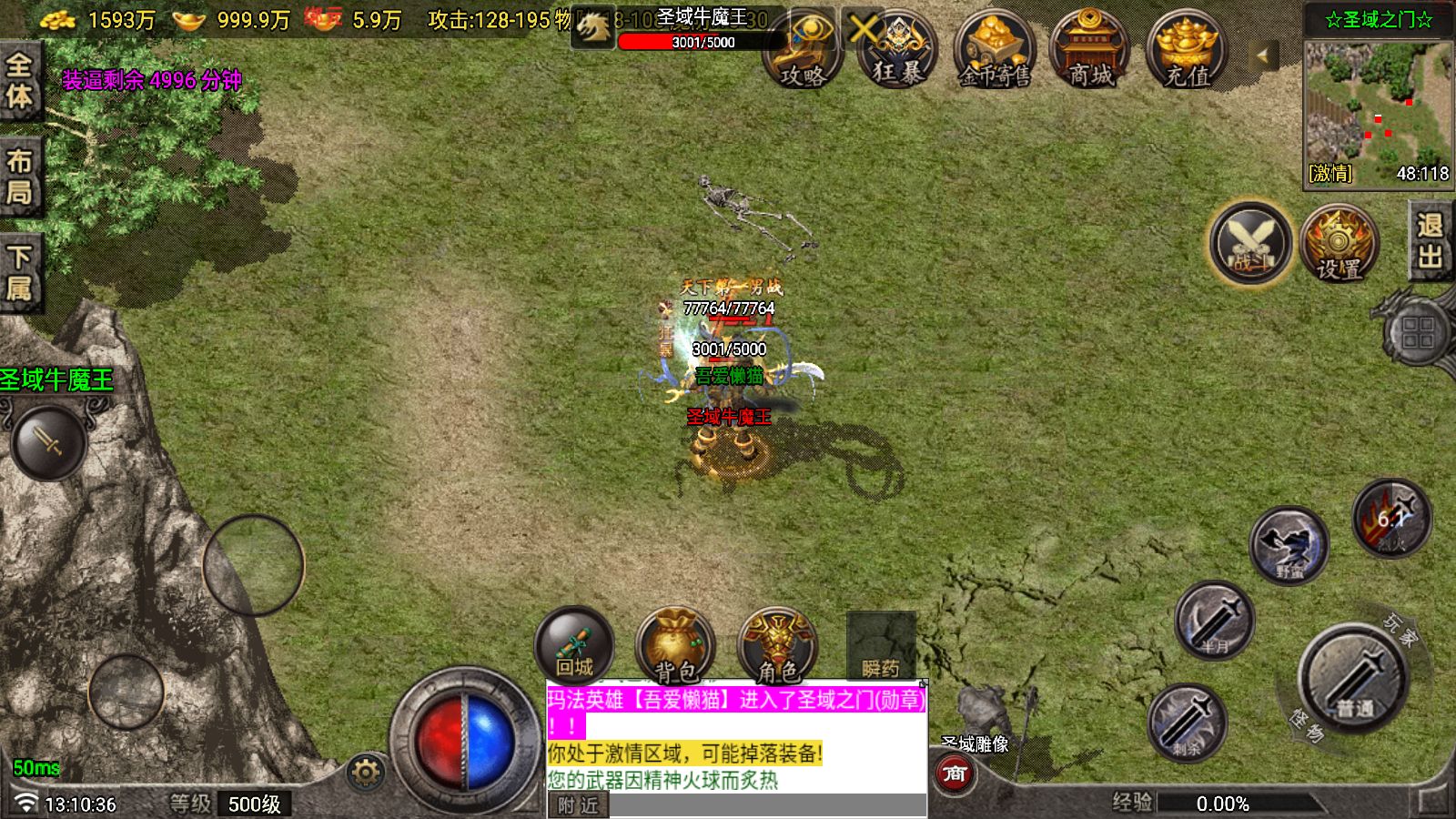Select the 全体 all-units button

point(19,80)
